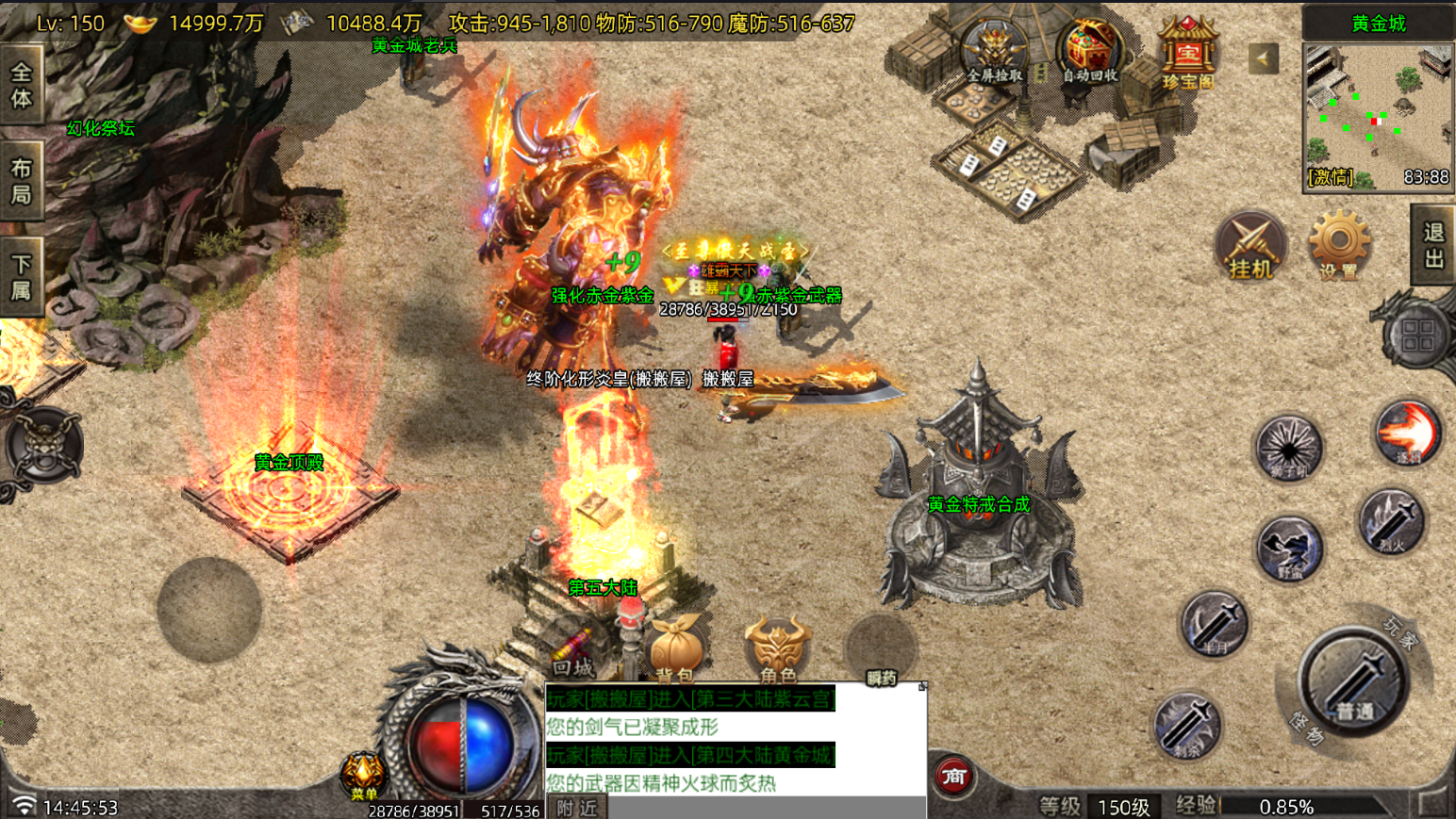Select the 附近 nearby chat tab
This screenshot has width=1456, height=819.
pos(576,808)
